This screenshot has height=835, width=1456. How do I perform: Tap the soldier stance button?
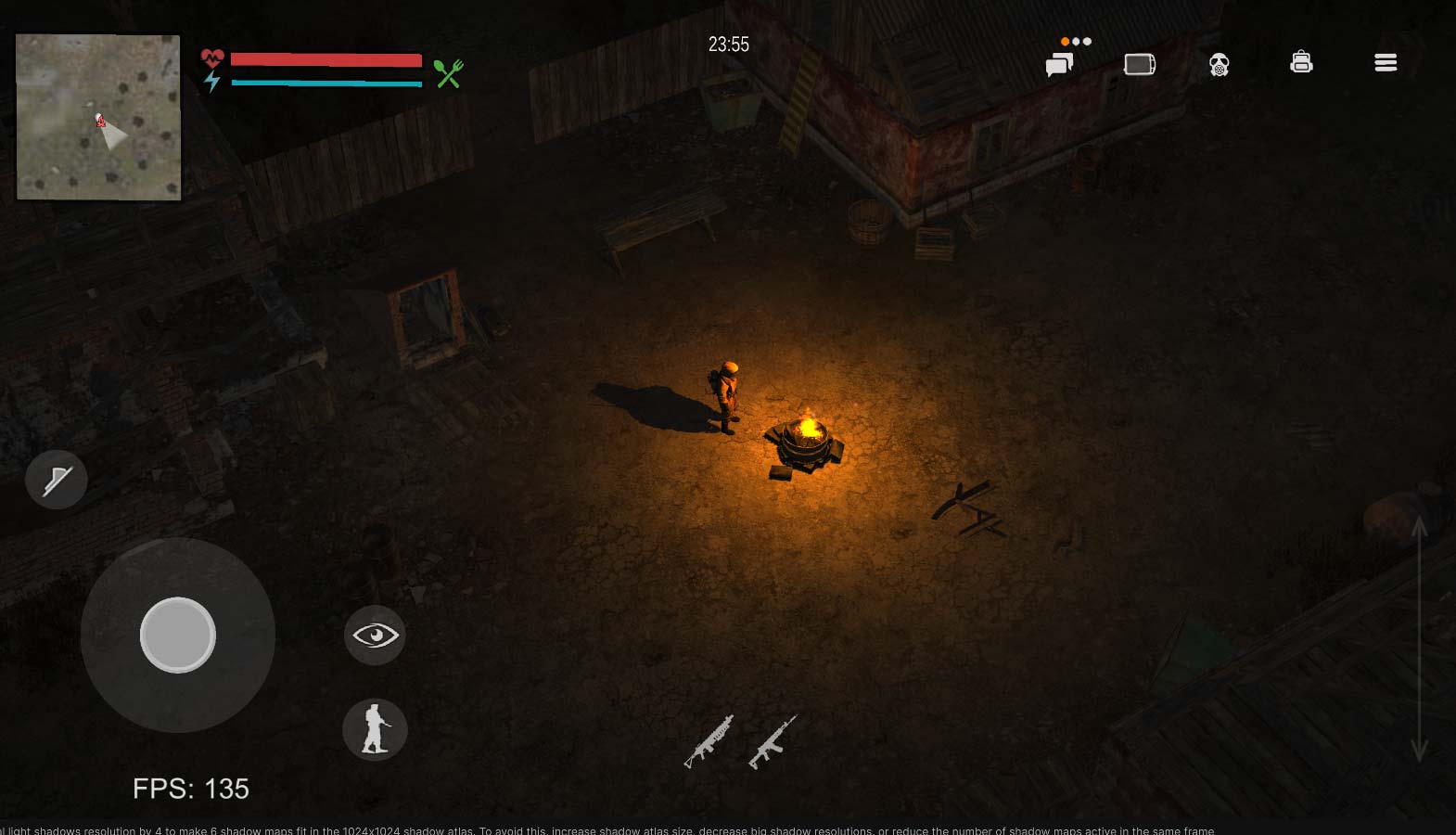[x=375, y=729]
